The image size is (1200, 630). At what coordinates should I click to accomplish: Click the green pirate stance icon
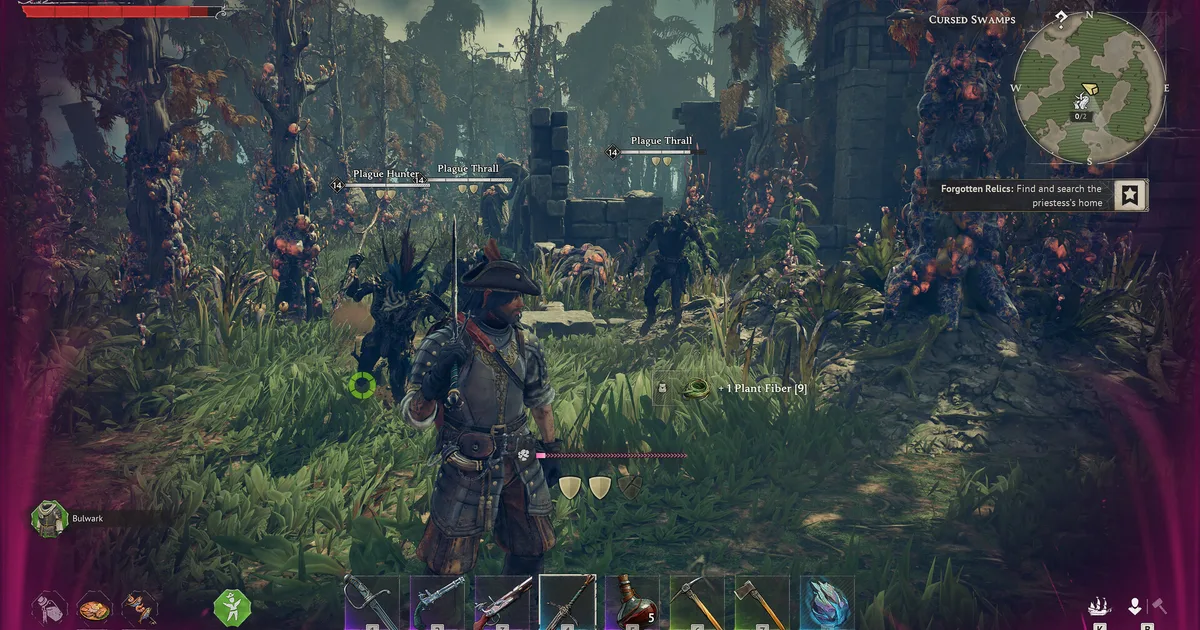coord(233,607)
